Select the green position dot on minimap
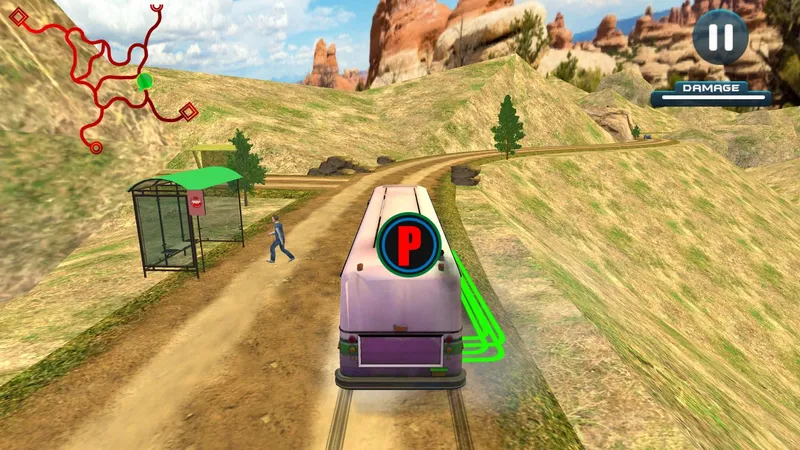 click(x=145, y=81)
